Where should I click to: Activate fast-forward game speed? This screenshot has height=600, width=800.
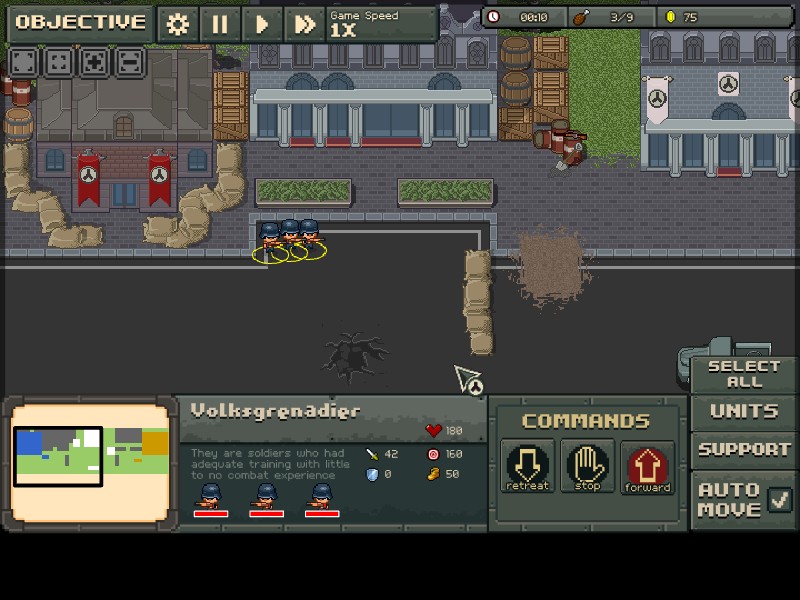coord(304,25)
